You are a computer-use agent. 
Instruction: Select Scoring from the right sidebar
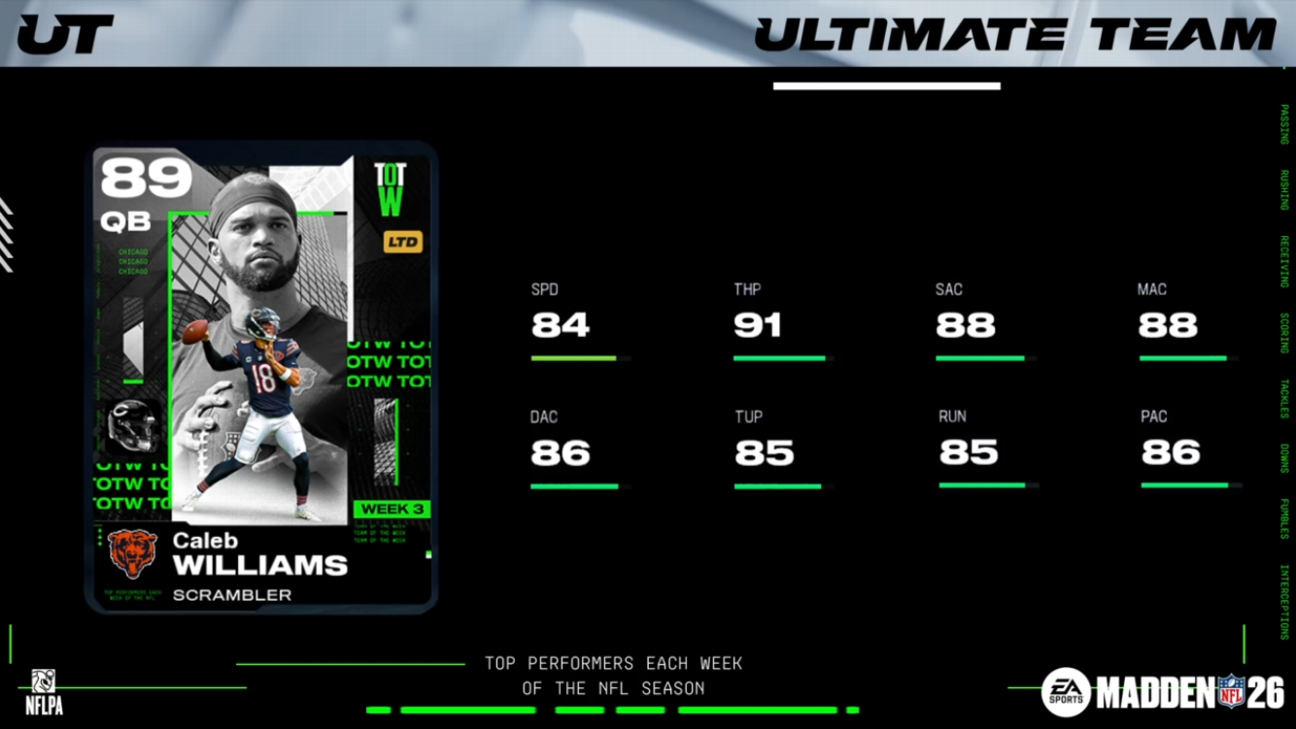1287,330
